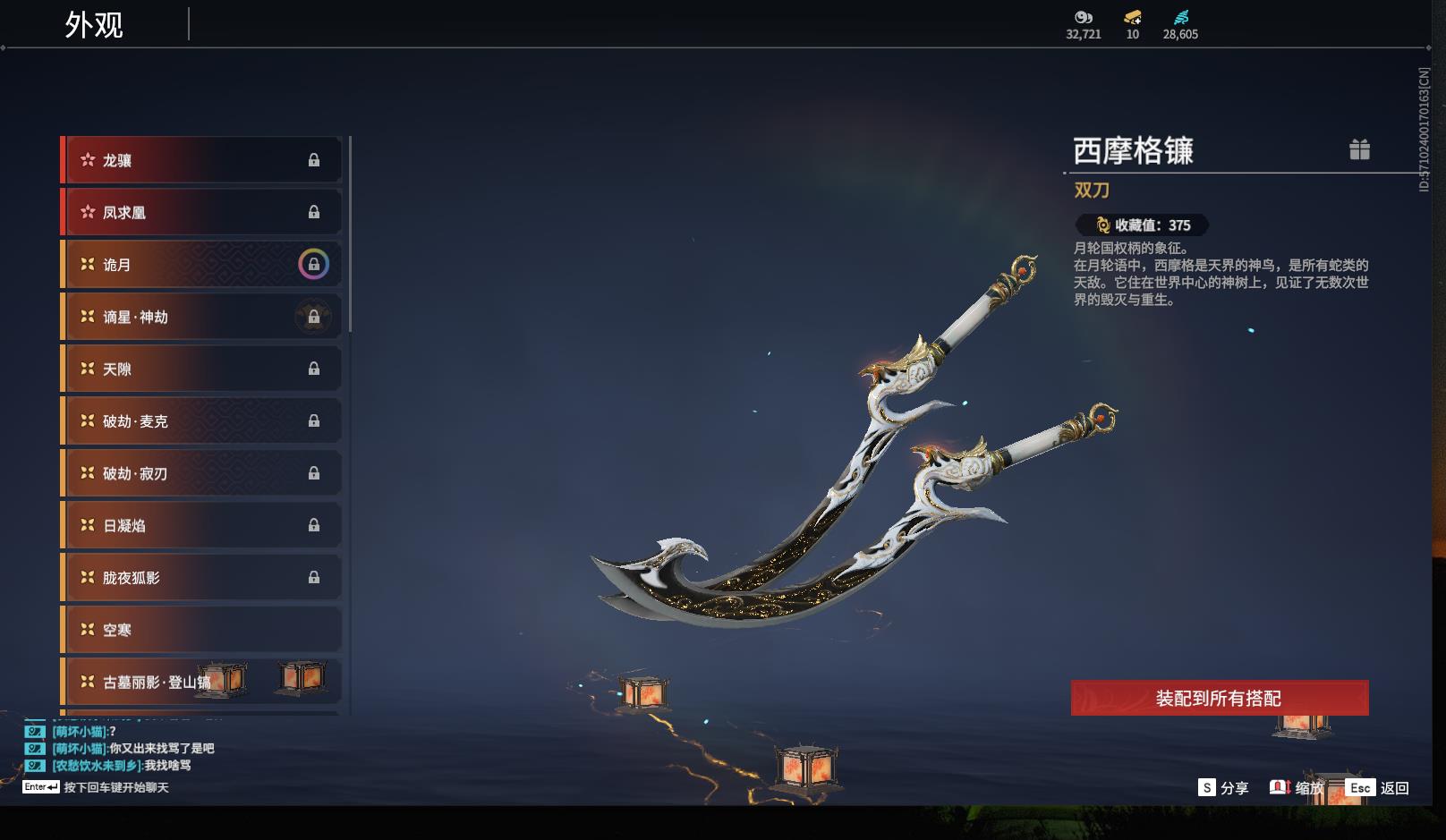The height and width of the screenshot is (840, 1446).
Task: Choose the 破劫·麦克 skin
Action: tap(201, 420)
